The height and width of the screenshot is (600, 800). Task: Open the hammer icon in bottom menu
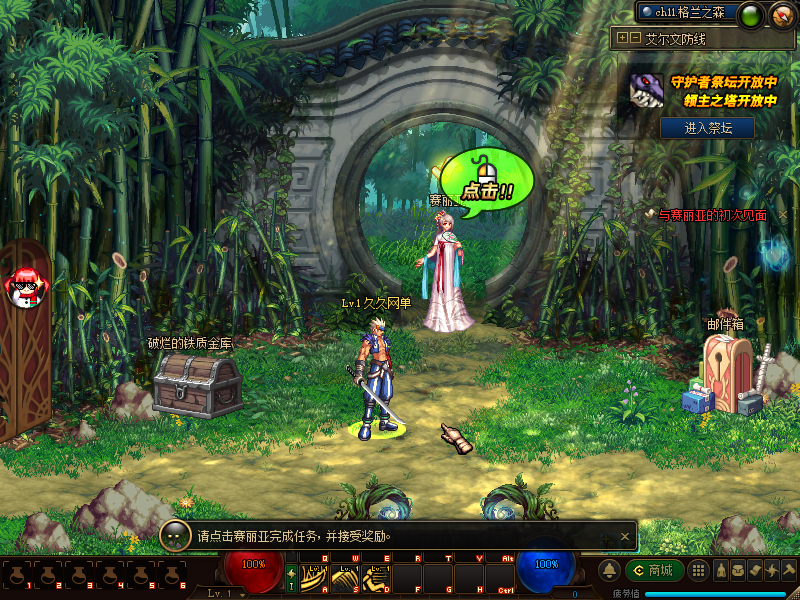click(789, 570)
